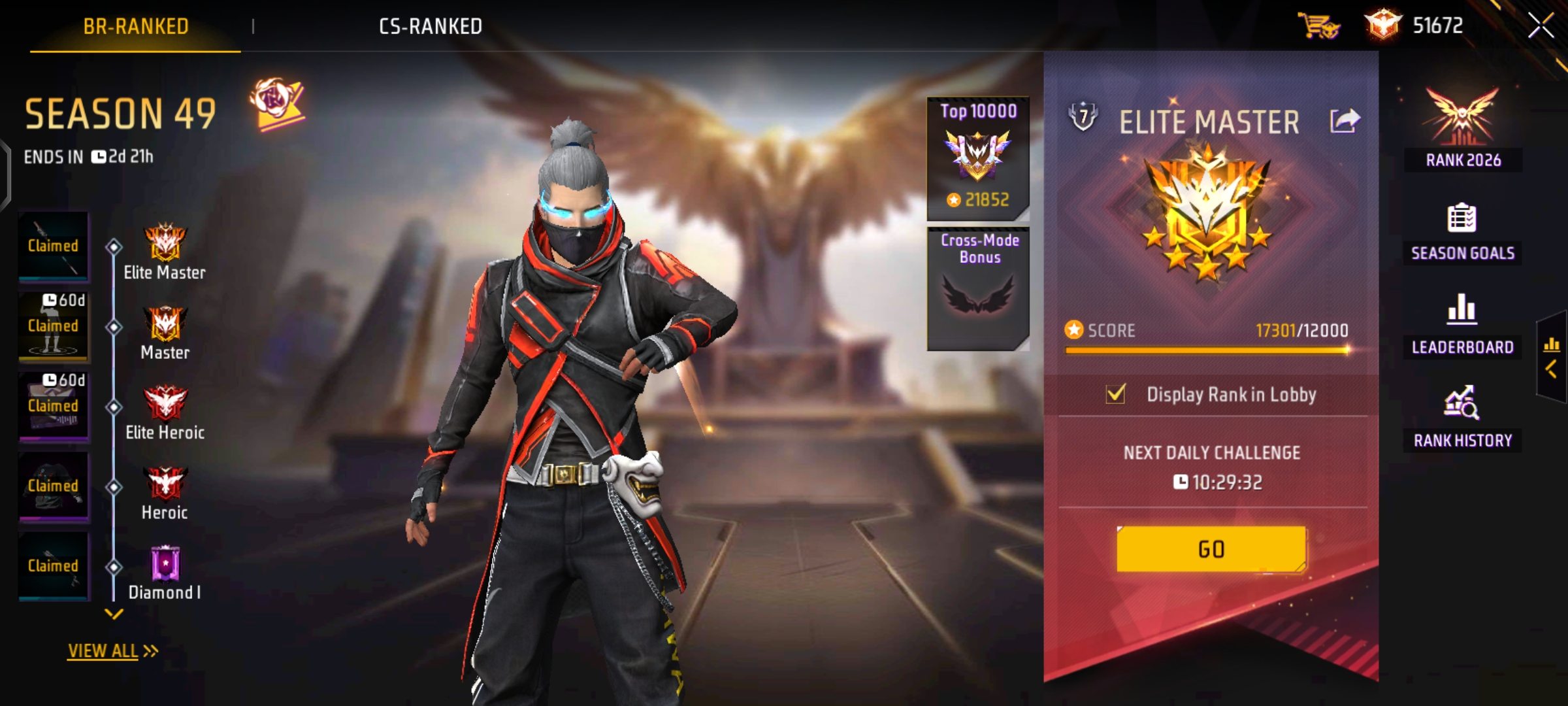Close the ranked screen with the X

click(x=1541, y=26)
